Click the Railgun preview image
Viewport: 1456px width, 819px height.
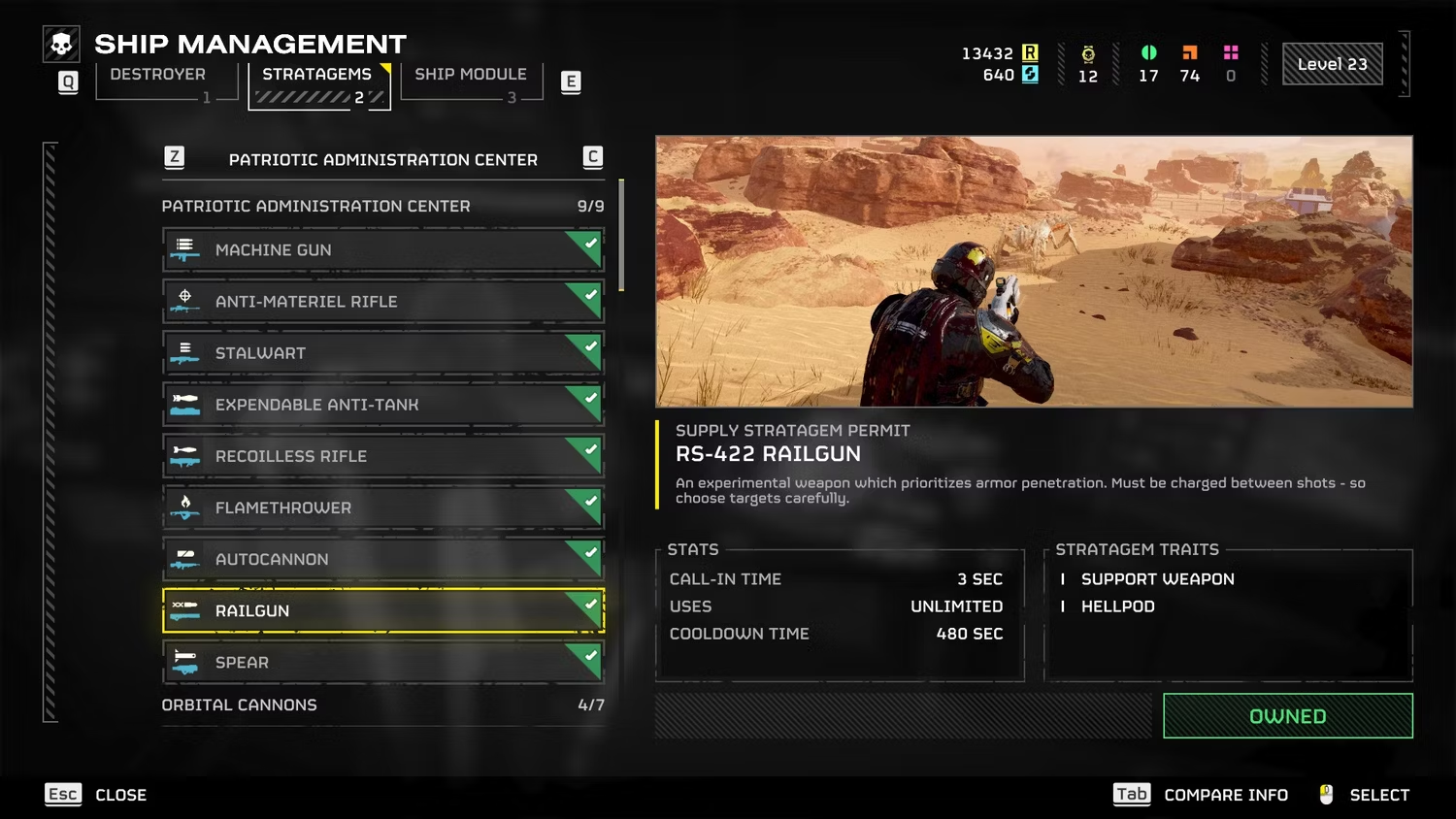click(1034, 271)
